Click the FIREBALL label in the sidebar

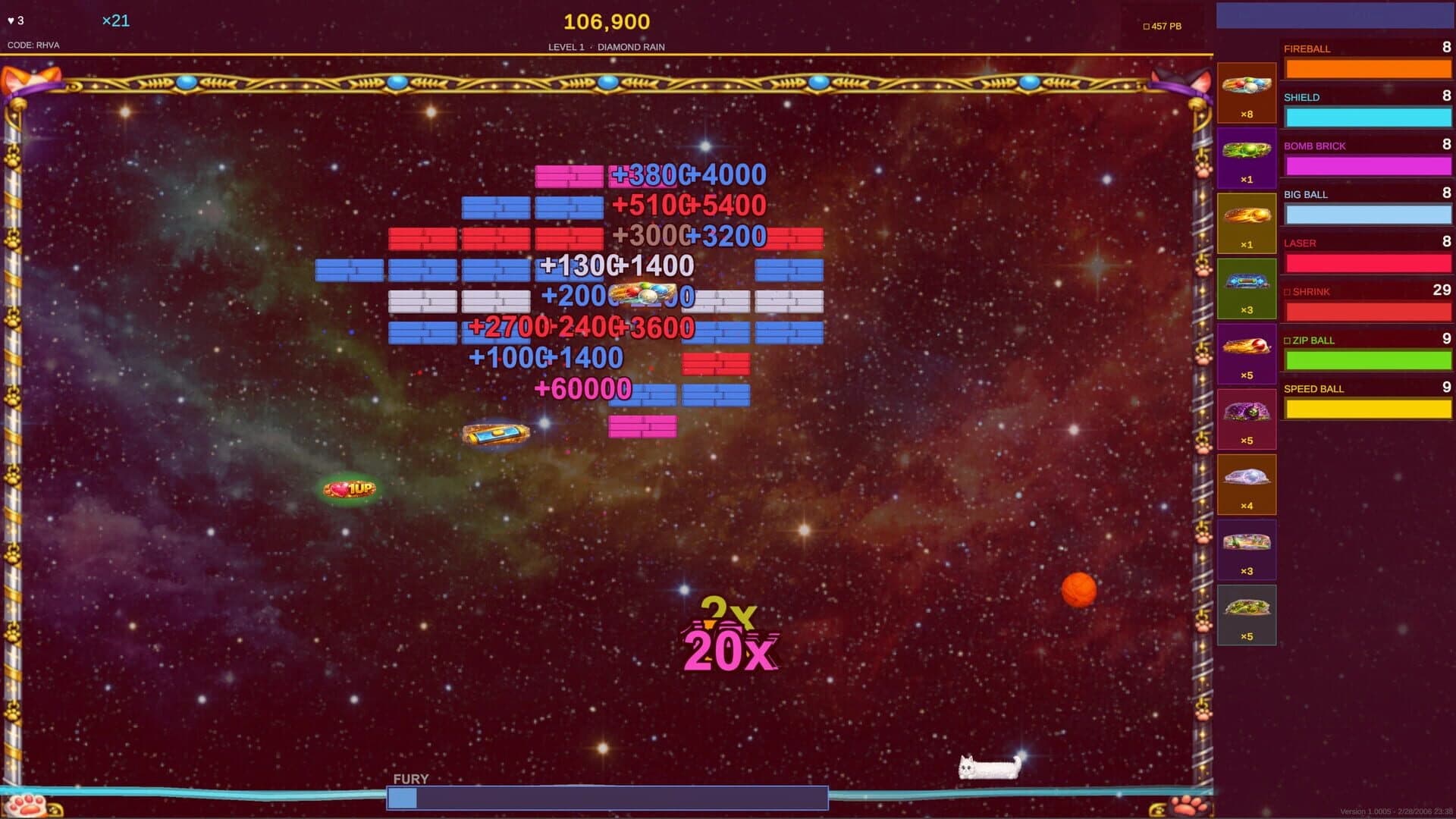[1306, 49]
